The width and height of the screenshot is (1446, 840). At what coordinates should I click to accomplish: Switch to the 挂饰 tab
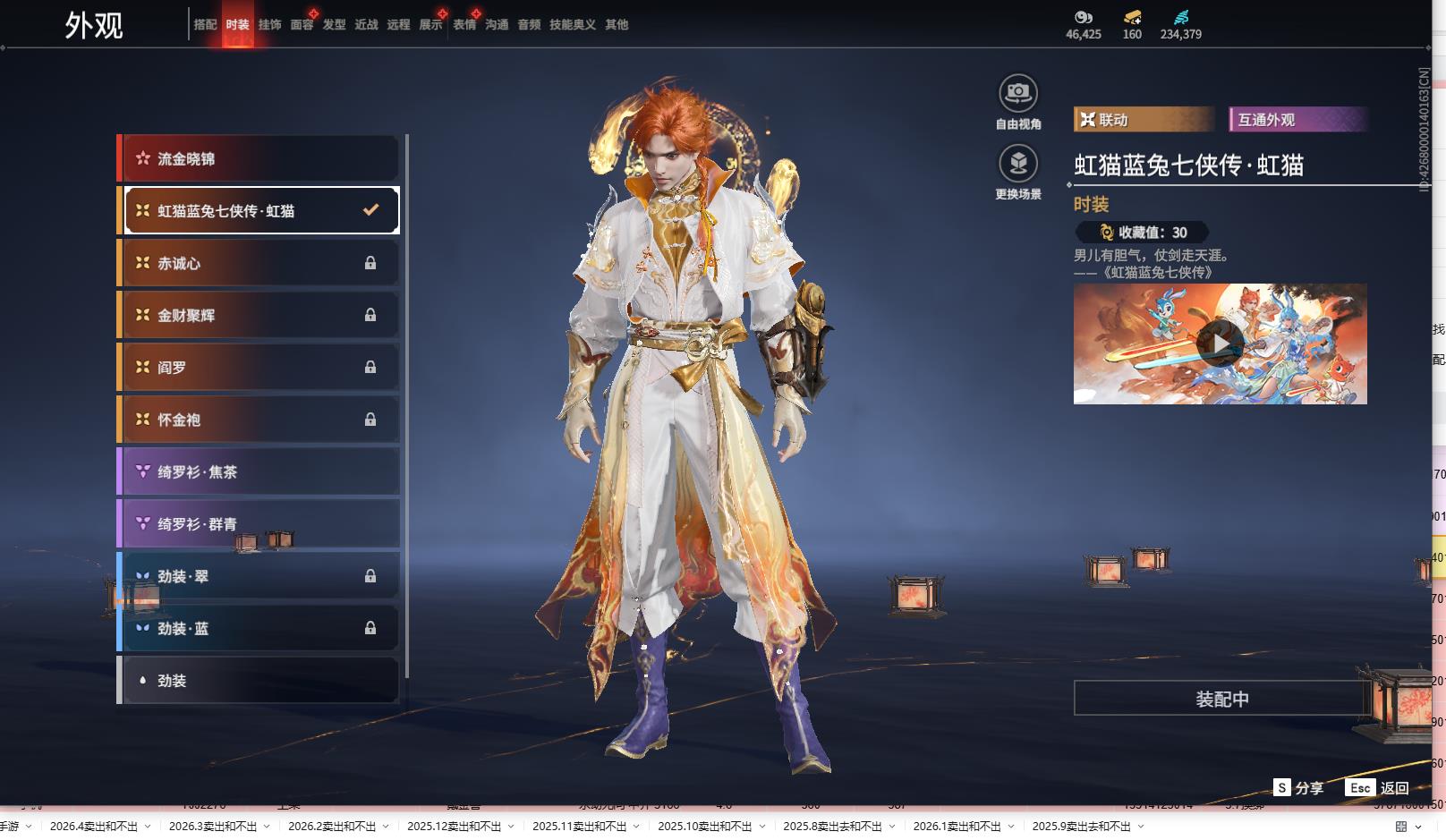pyautogui.click(x=269, y=25)
